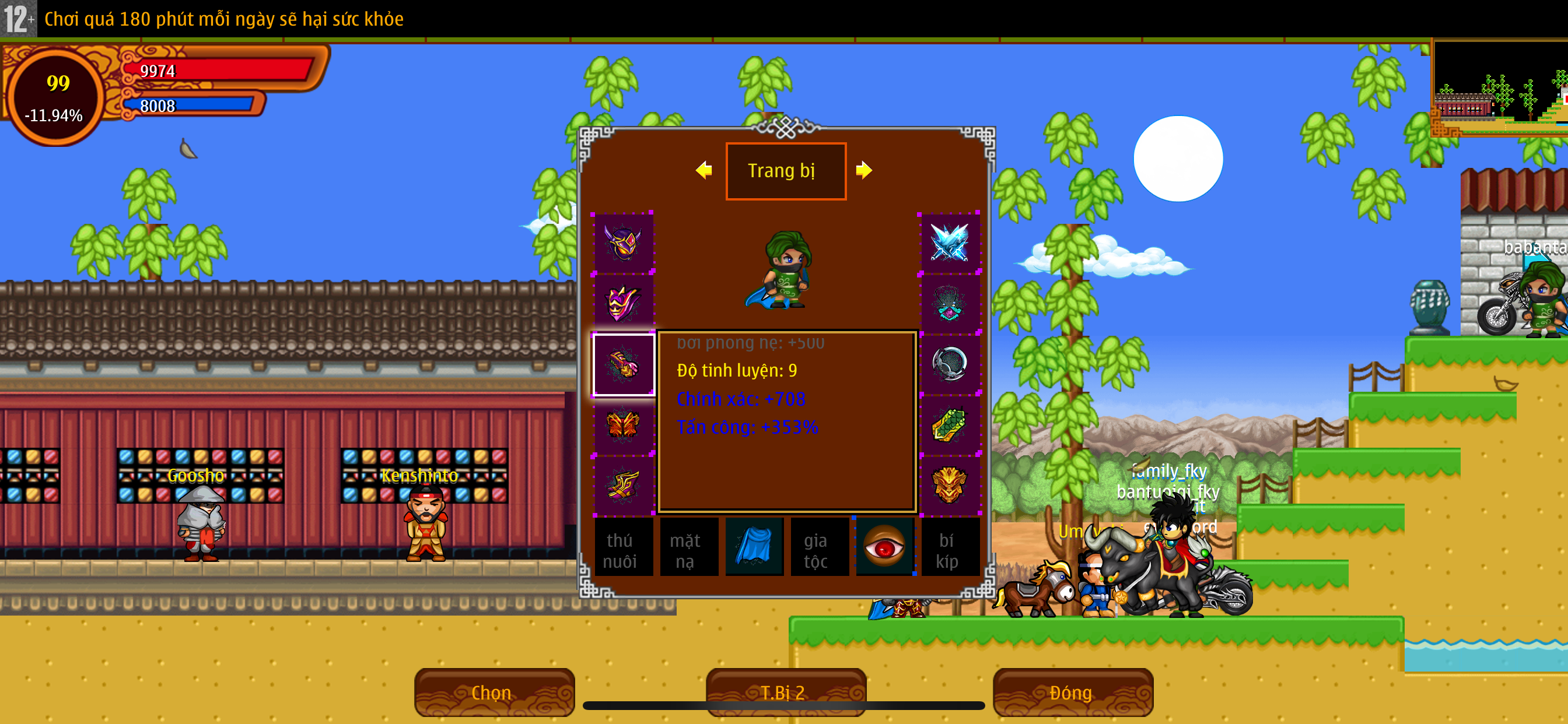Pick the highlighted gloves equipment slot
Viewport: 1568px width, 724px height.
624,364
